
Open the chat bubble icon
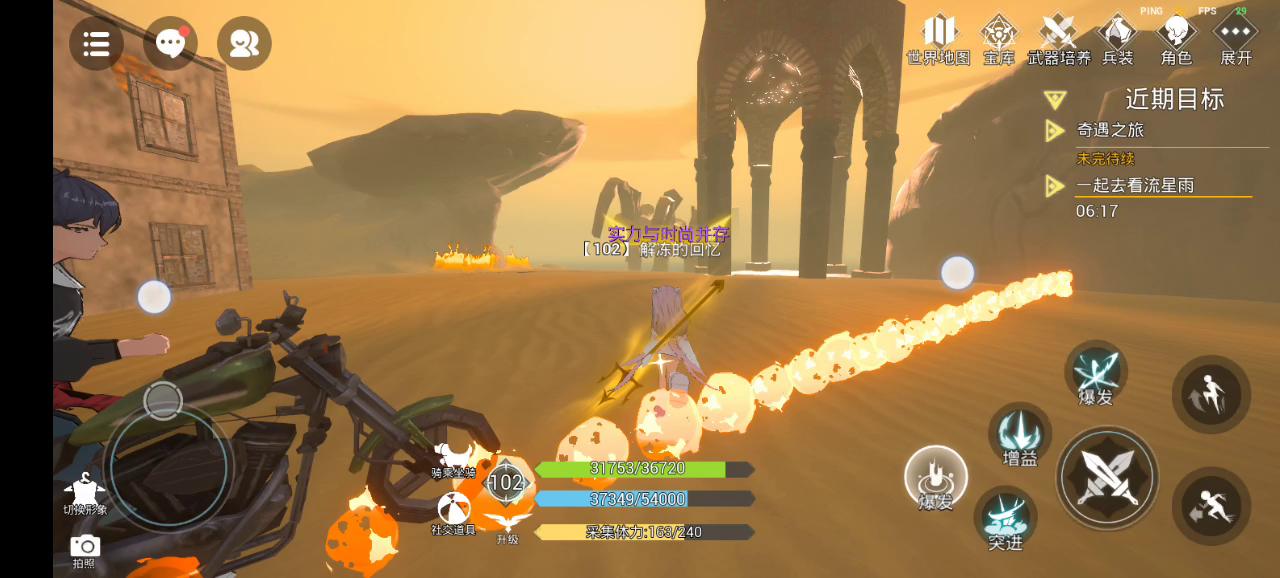170,43
